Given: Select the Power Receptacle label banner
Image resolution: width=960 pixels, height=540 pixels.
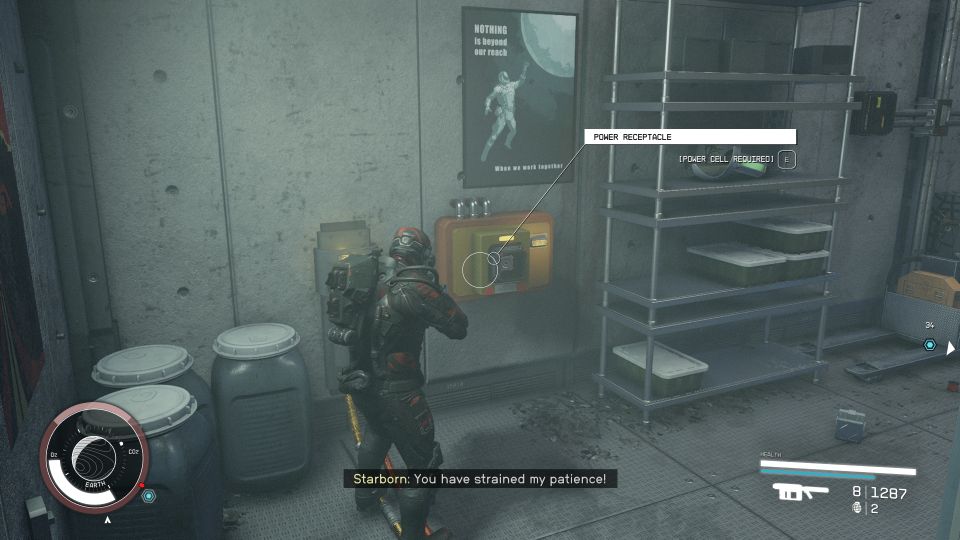Looking at the screenshot, I should (x=689, y=137).
